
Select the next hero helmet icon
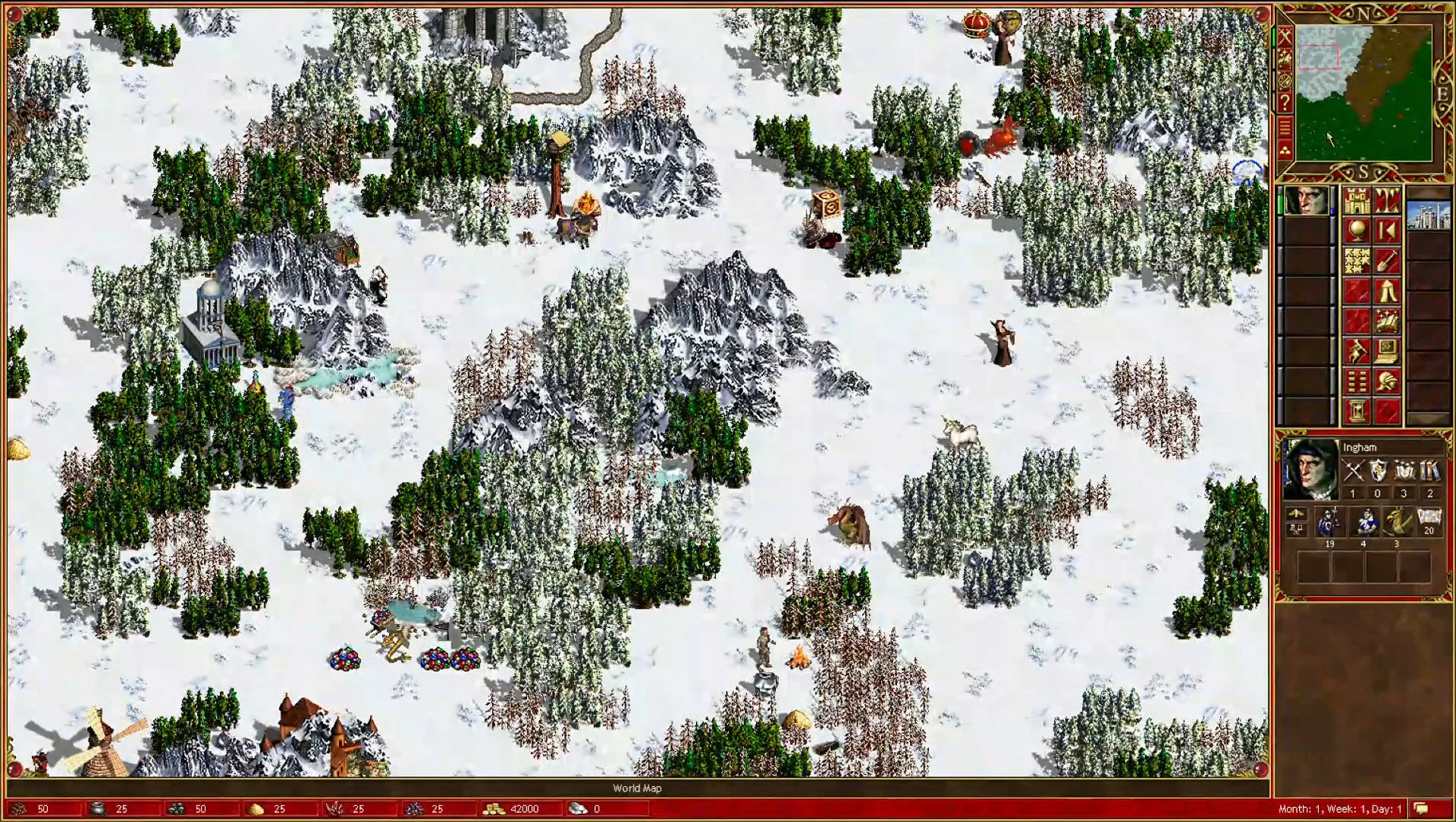coord(1387,381)
